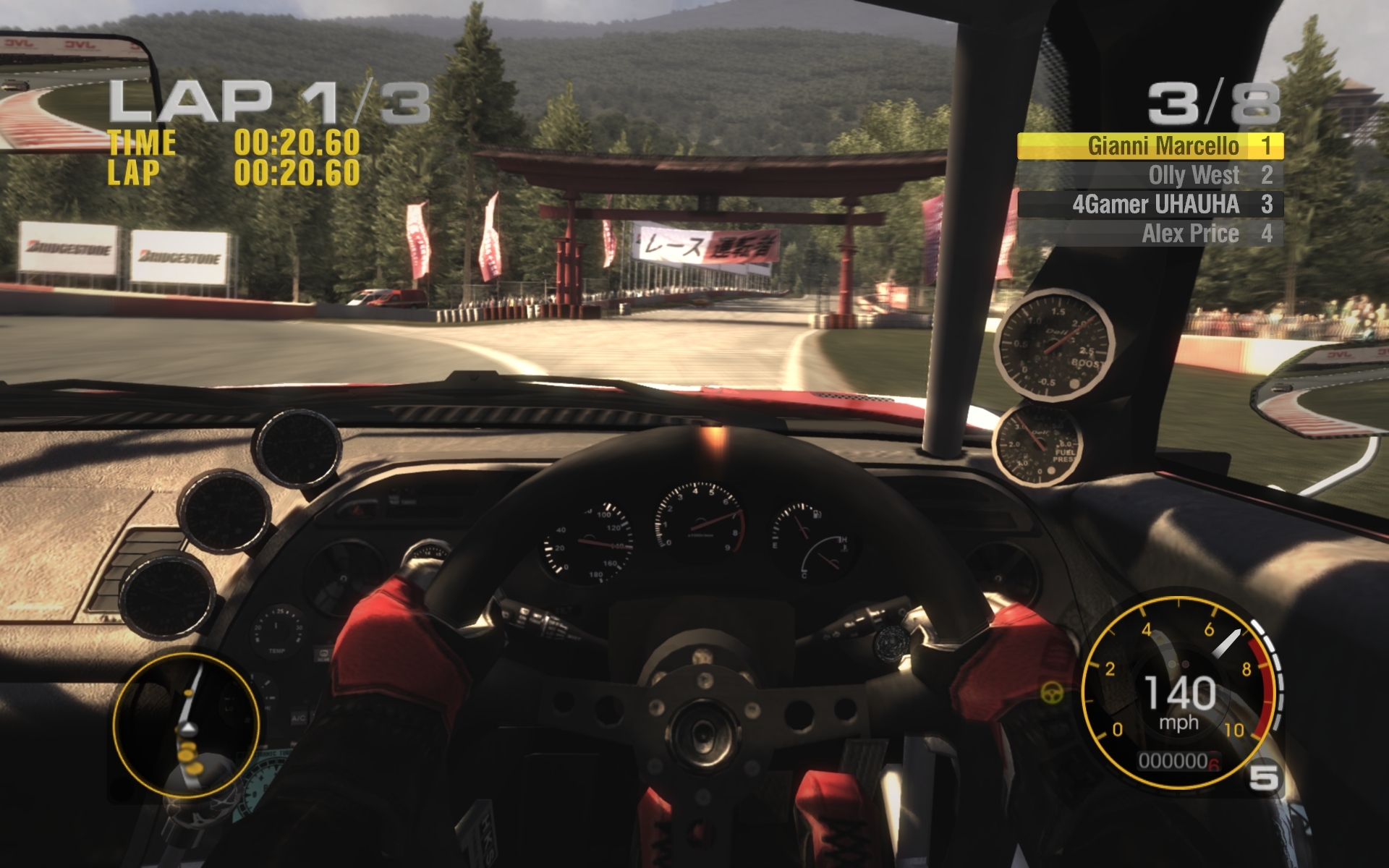This screenshot has width=1389, height=868.
Task: Select Olly West in the standings
Action: pos(1150,175)
